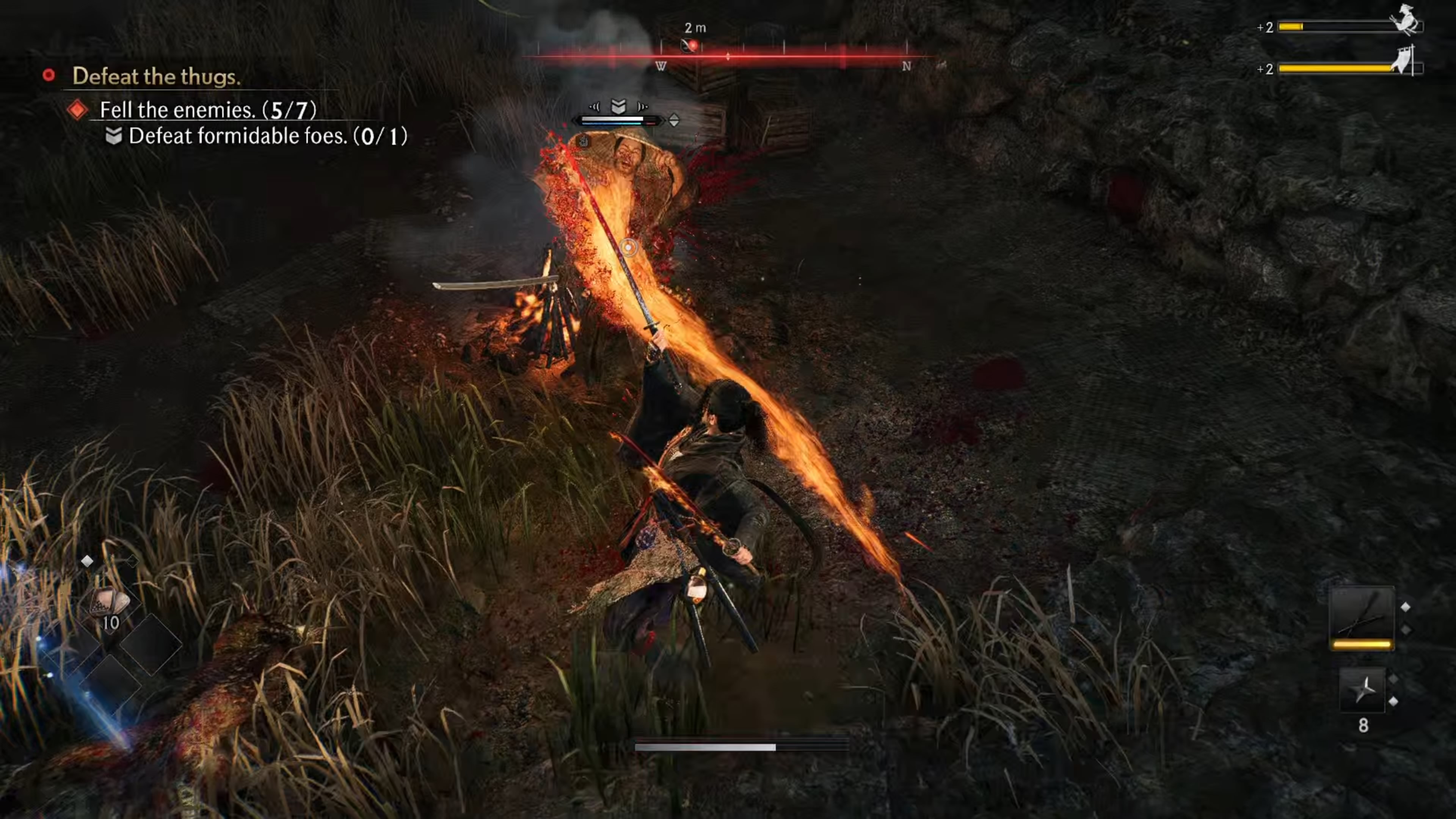Select the shuriken slot with 8 remaining
1456x819 pixels.
coord(1362,689)
